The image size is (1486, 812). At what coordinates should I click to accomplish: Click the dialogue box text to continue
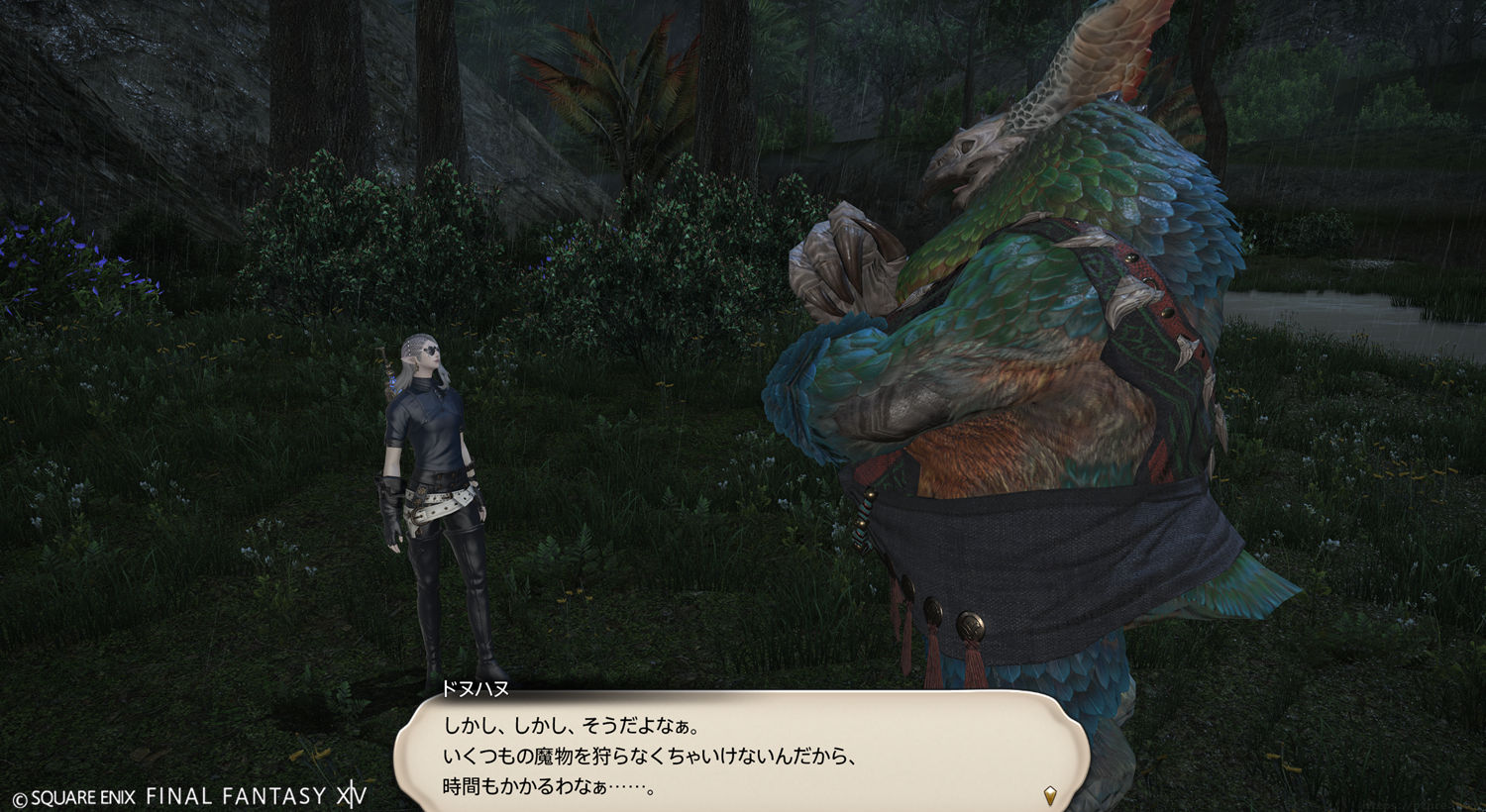click(649, 757)
